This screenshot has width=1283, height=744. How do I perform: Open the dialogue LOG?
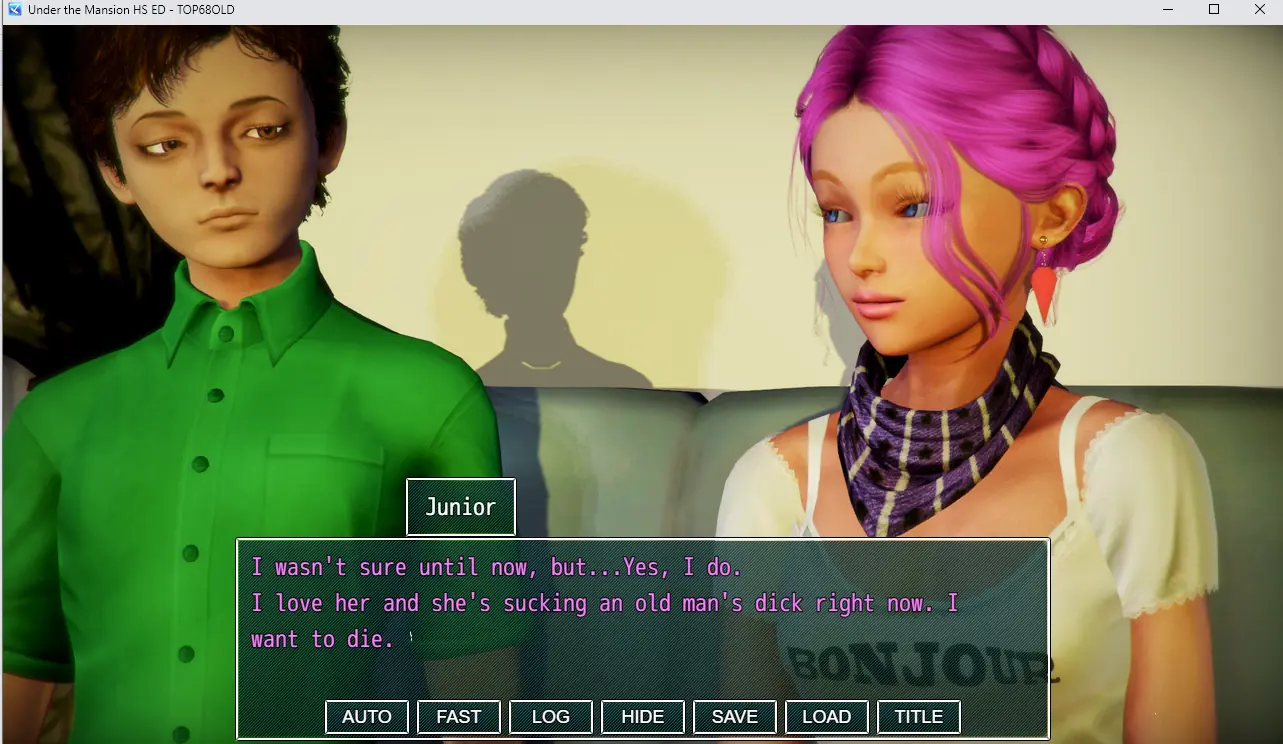(x=551, y=716)
